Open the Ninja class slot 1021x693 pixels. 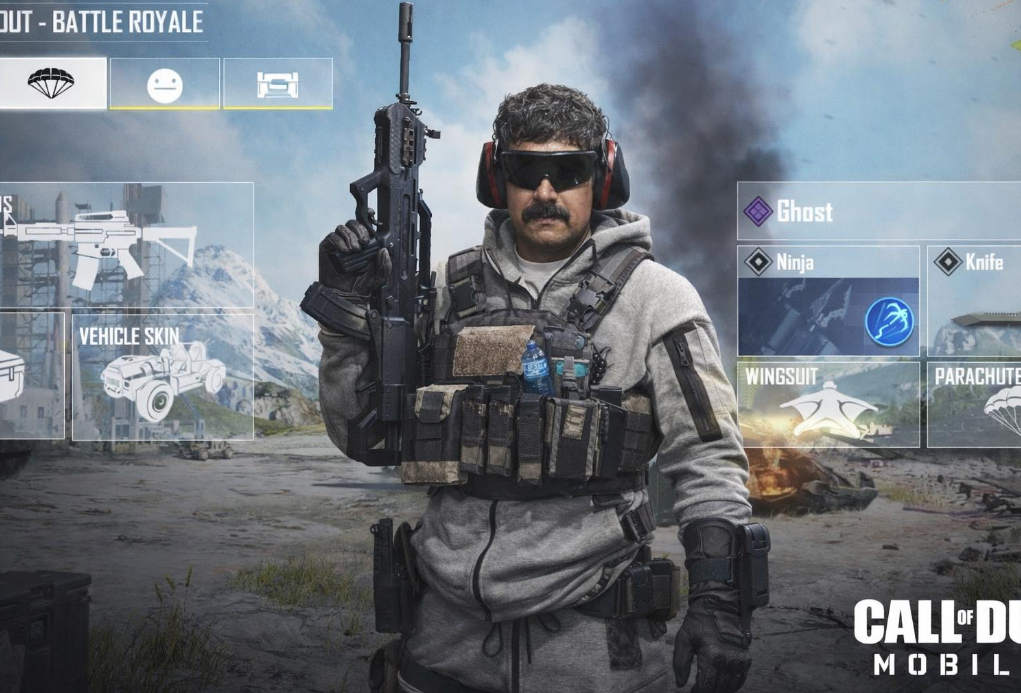click(828, 300)
